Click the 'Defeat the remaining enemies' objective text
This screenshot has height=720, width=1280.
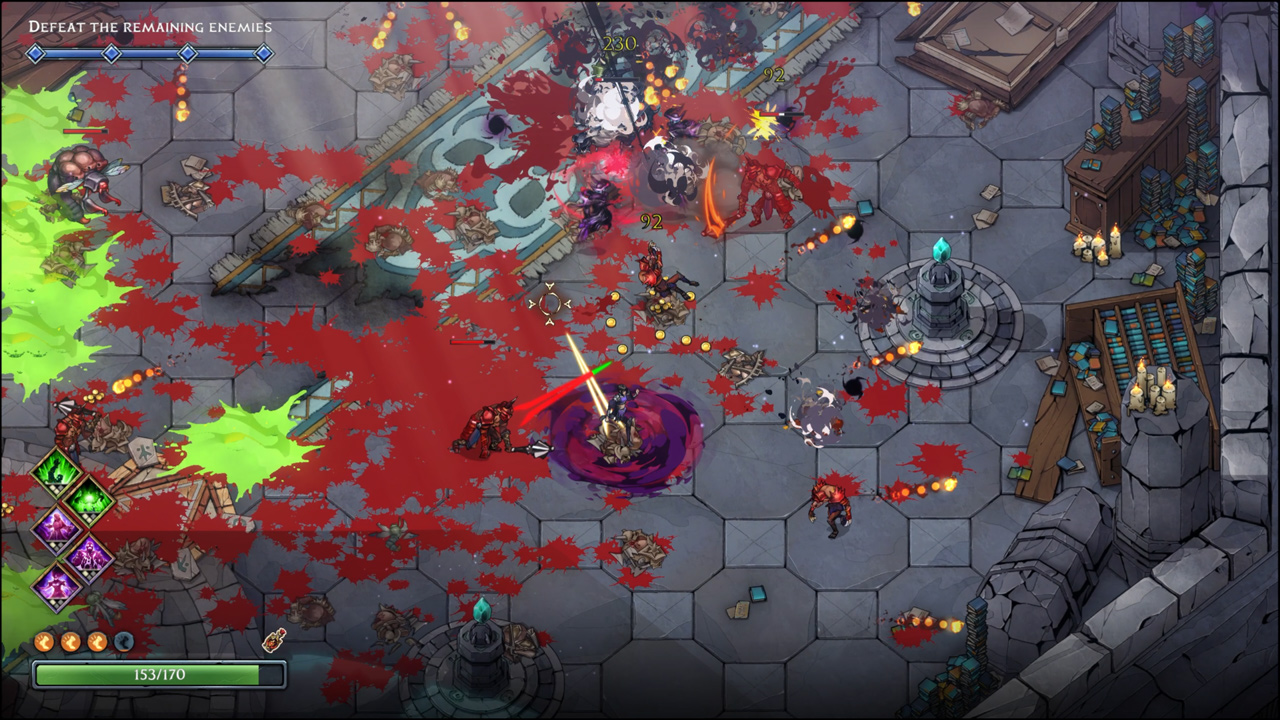pos(150,27)
